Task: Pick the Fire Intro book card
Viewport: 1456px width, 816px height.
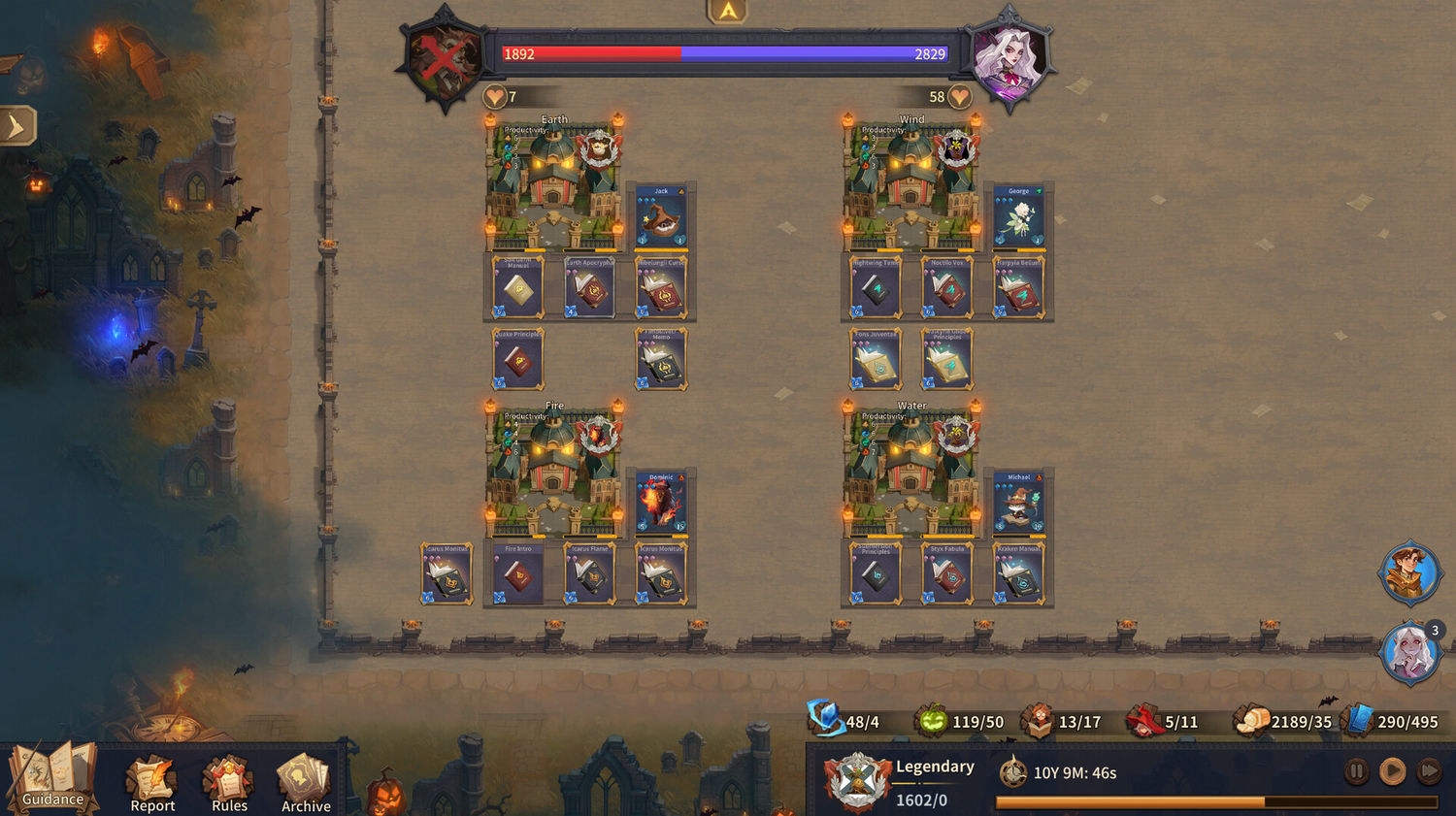Action: (x=518, y=573)
